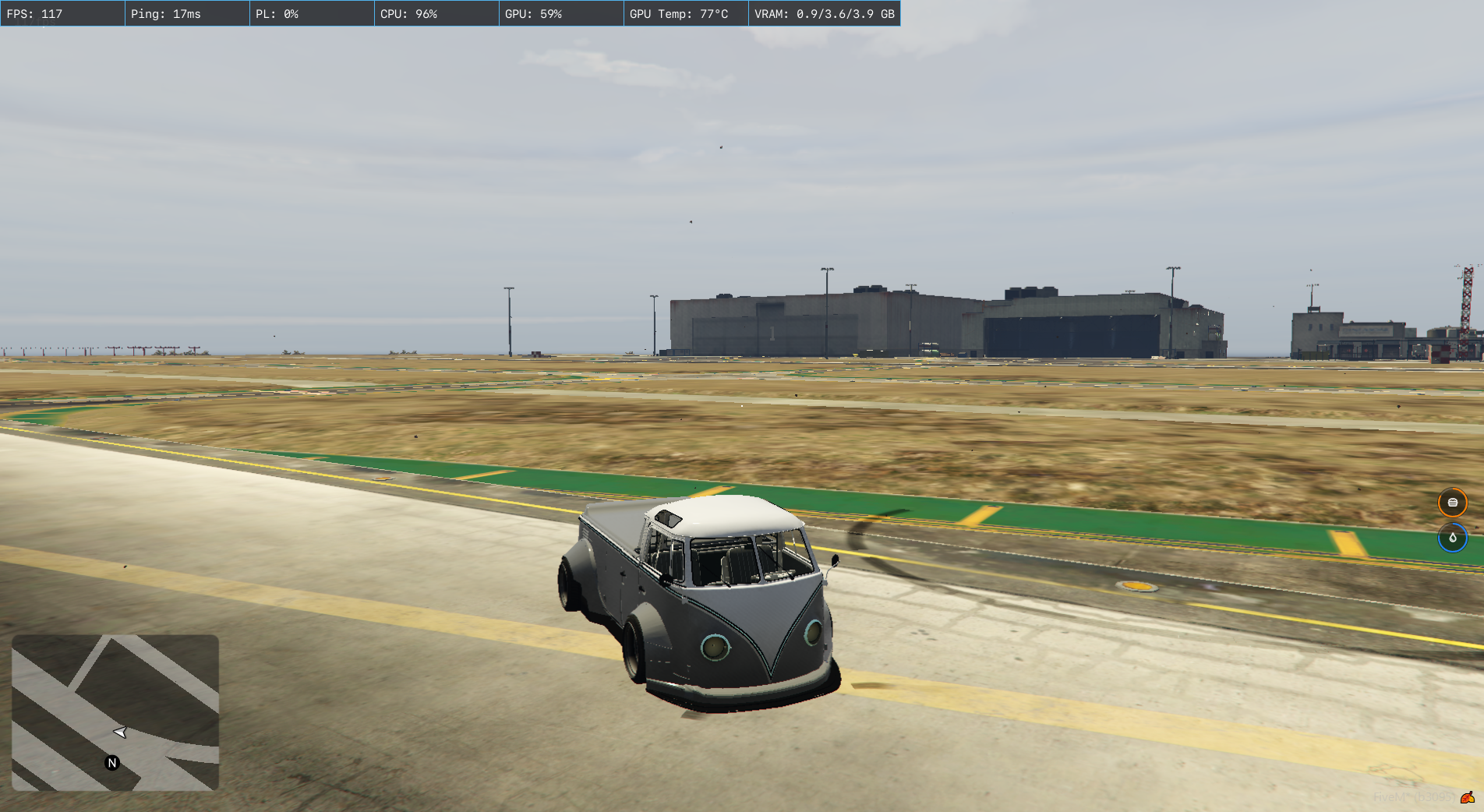Click the minimap in the corner
The height and width of the screenshot is (812, 1484).
(115, 712)
